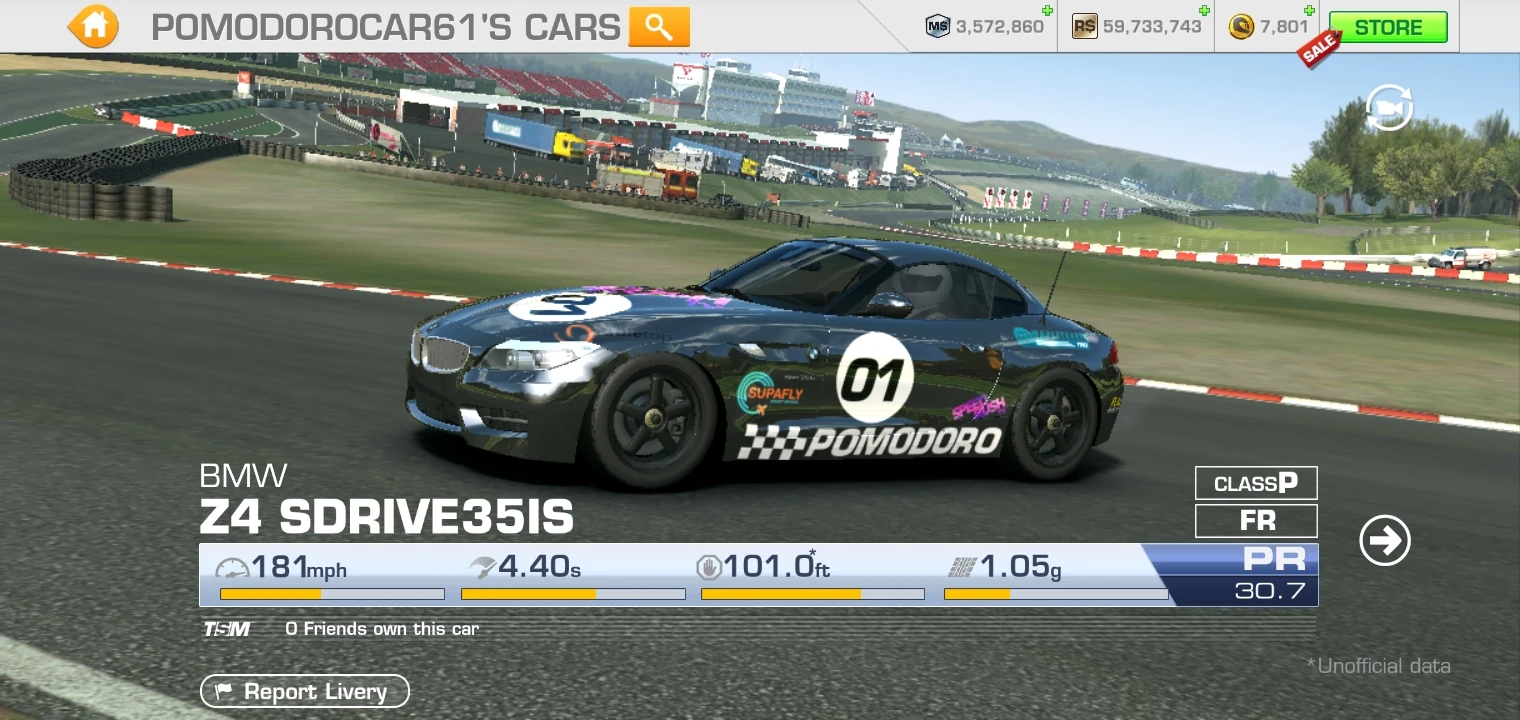
Task: Toggle the camera view icon
Action: 1389,108
